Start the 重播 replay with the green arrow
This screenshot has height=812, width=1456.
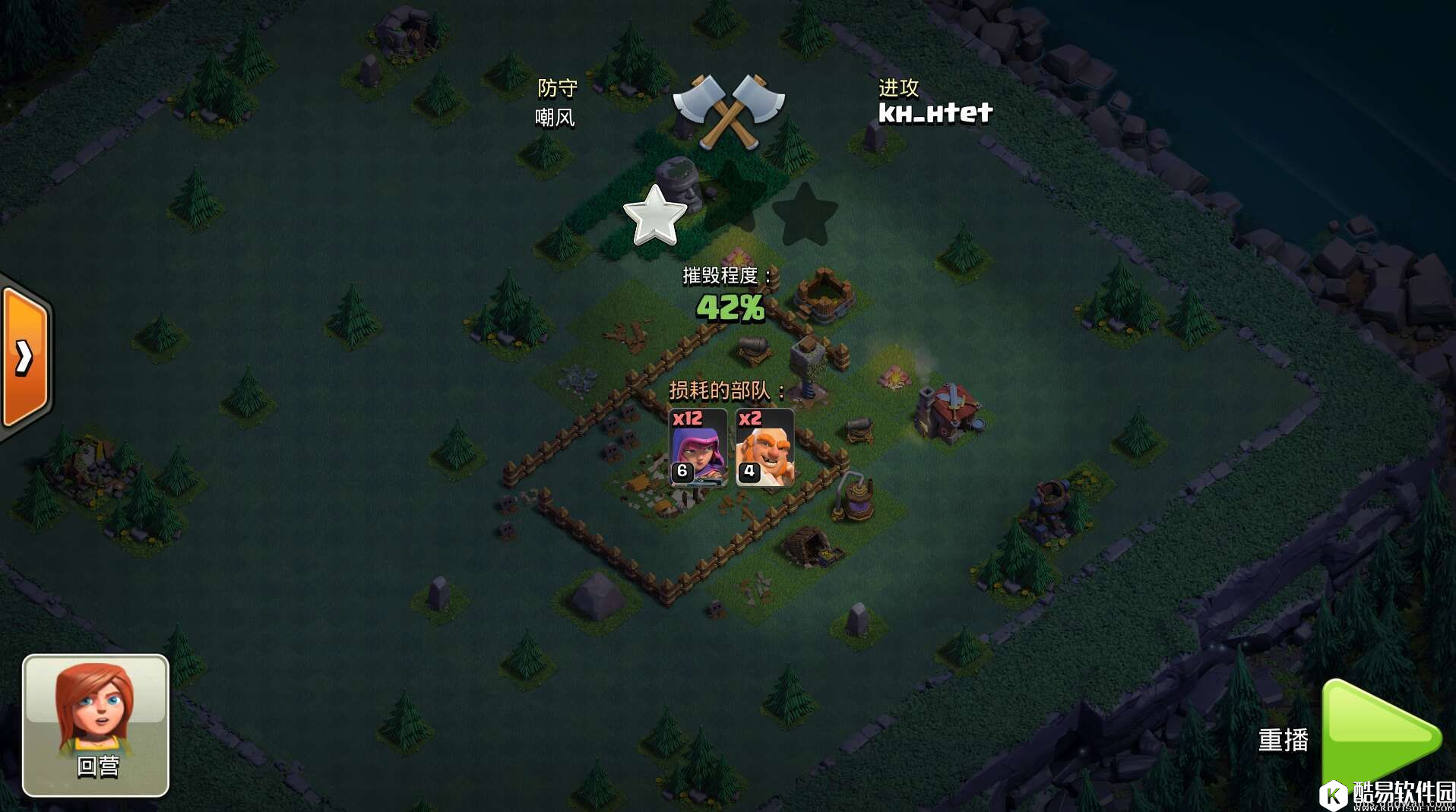(x=1378, y=735)
